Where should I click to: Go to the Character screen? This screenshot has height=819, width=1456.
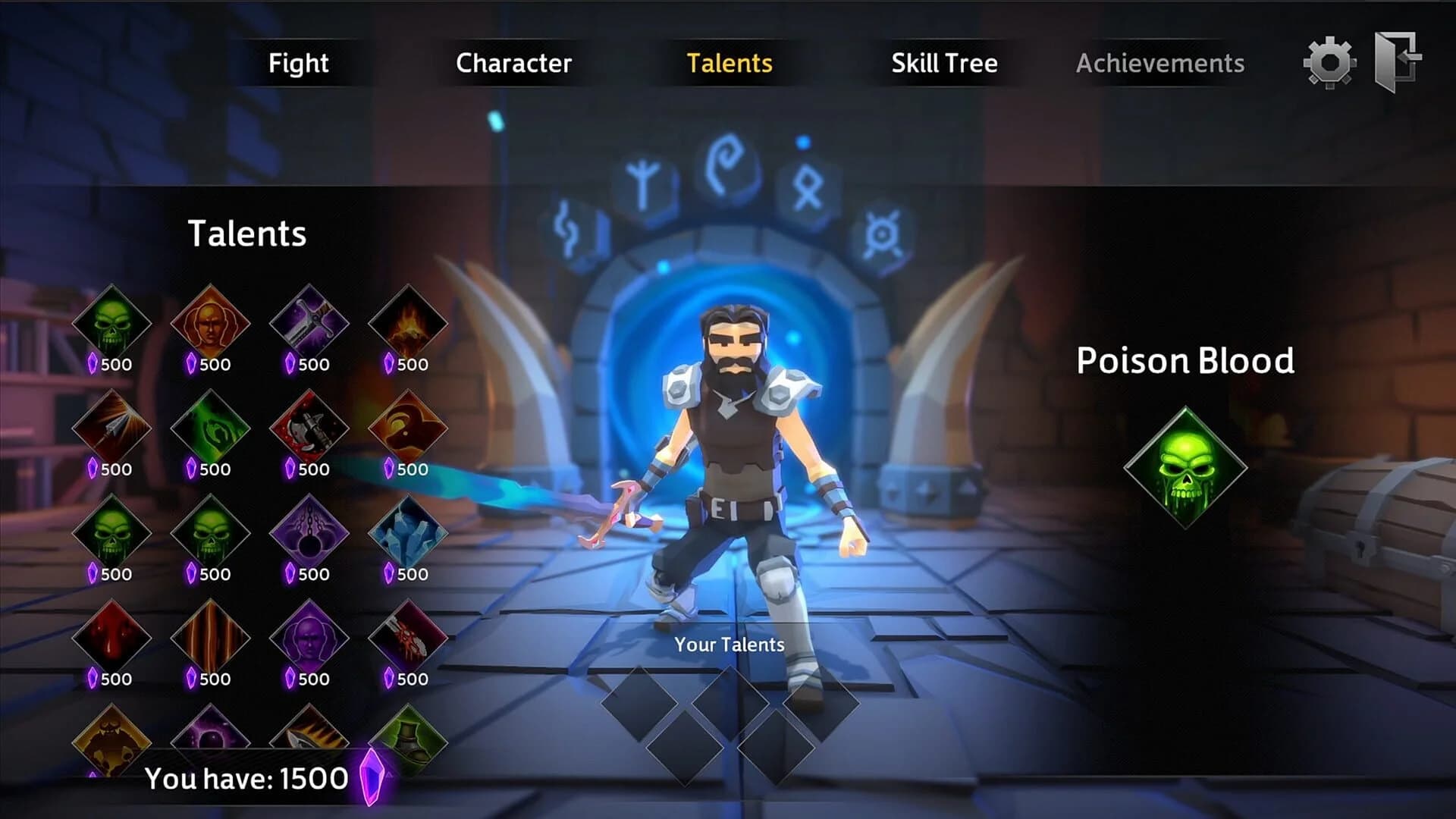(x=513, y=64)
